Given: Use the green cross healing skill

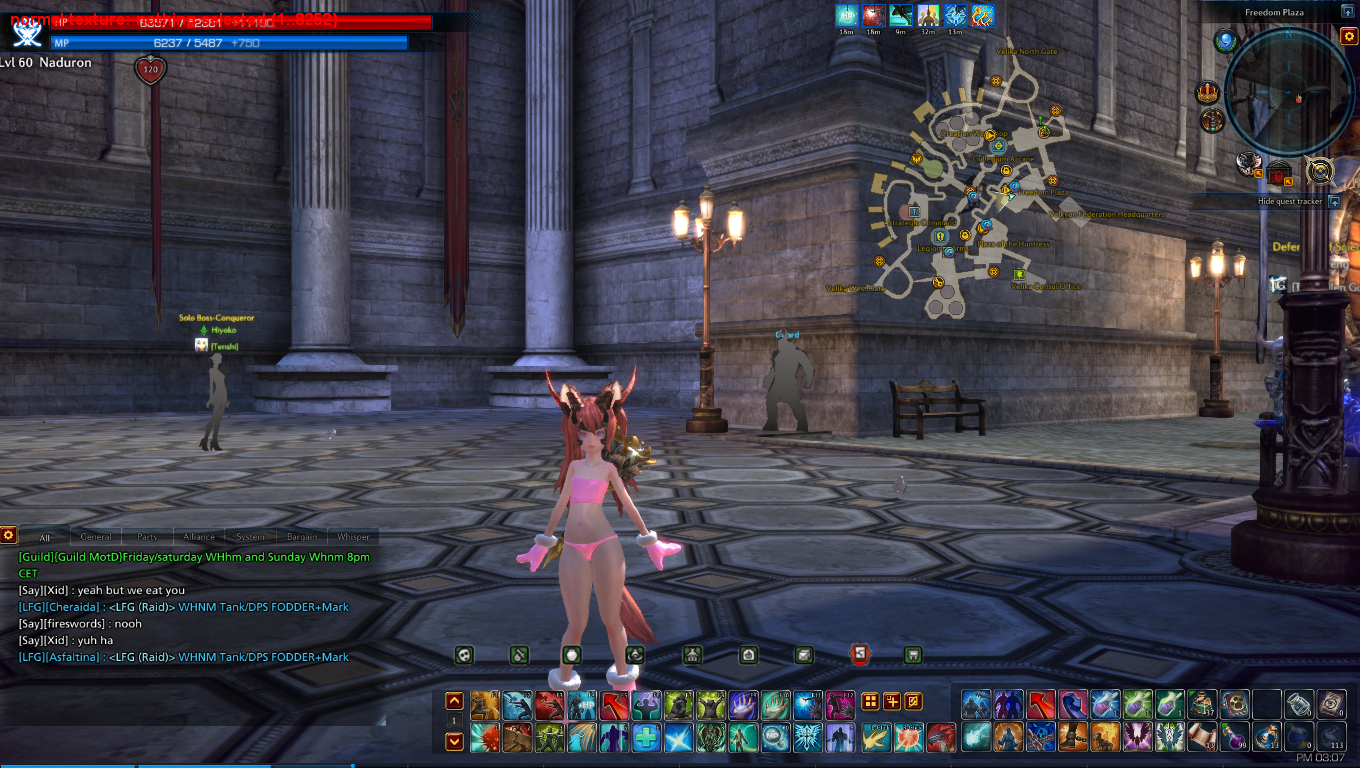Looking at the screenshot, I should 646,738.
